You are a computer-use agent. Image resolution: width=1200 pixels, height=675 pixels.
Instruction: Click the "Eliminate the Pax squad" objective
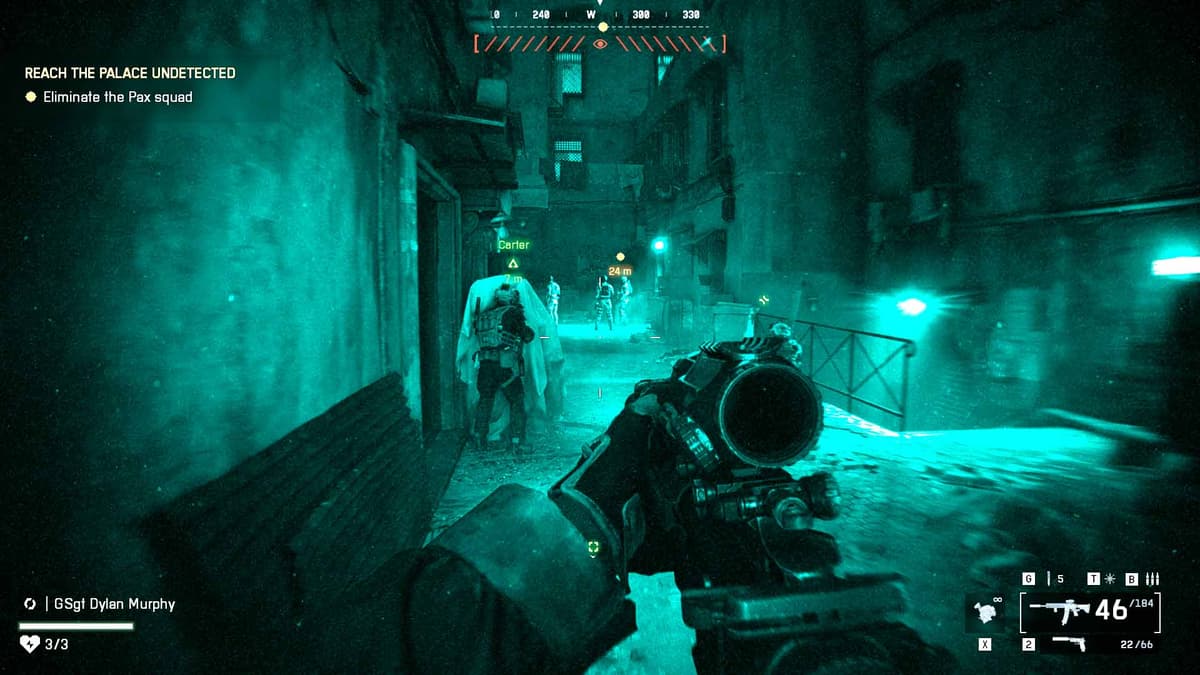pyautogui.click(x=117, y=97)
